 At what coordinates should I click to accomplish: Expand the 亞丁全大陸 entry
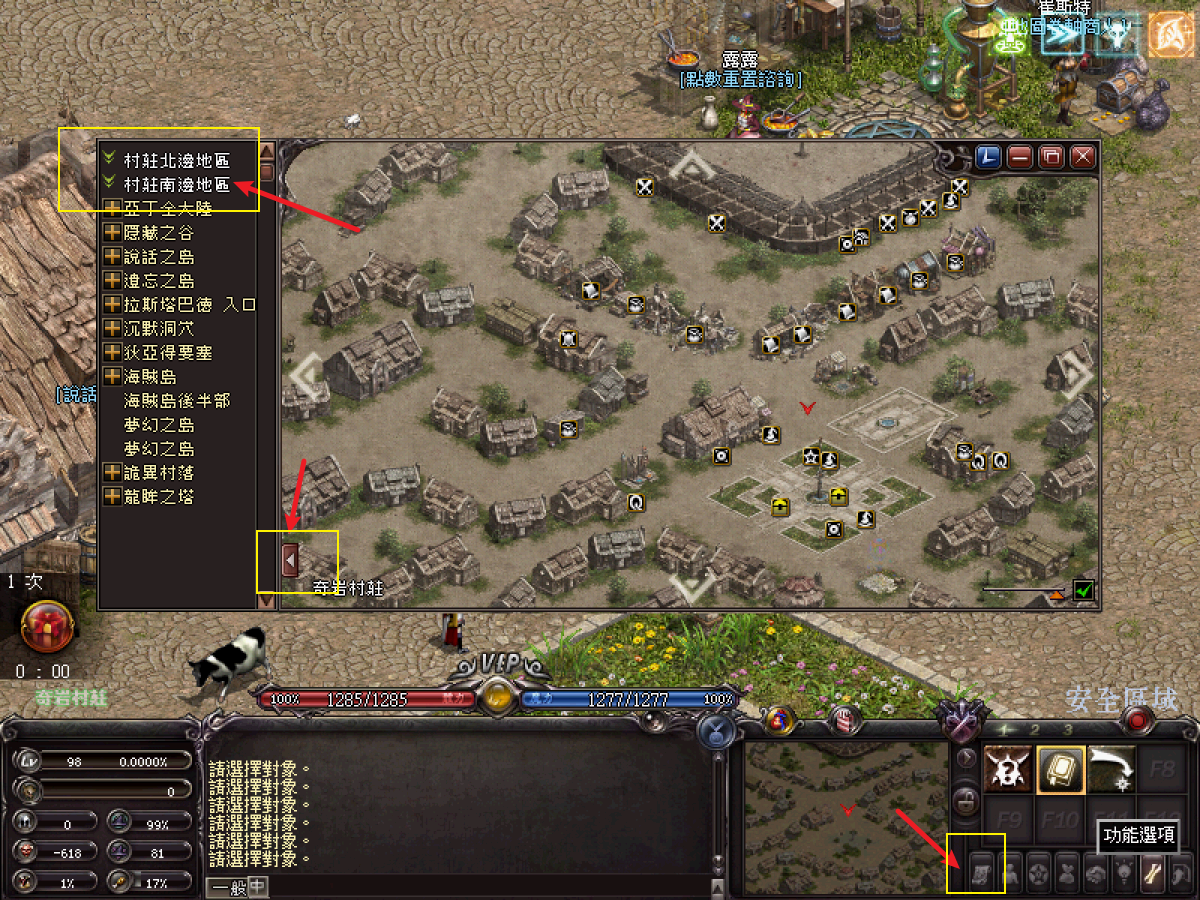tap(113, 208)
